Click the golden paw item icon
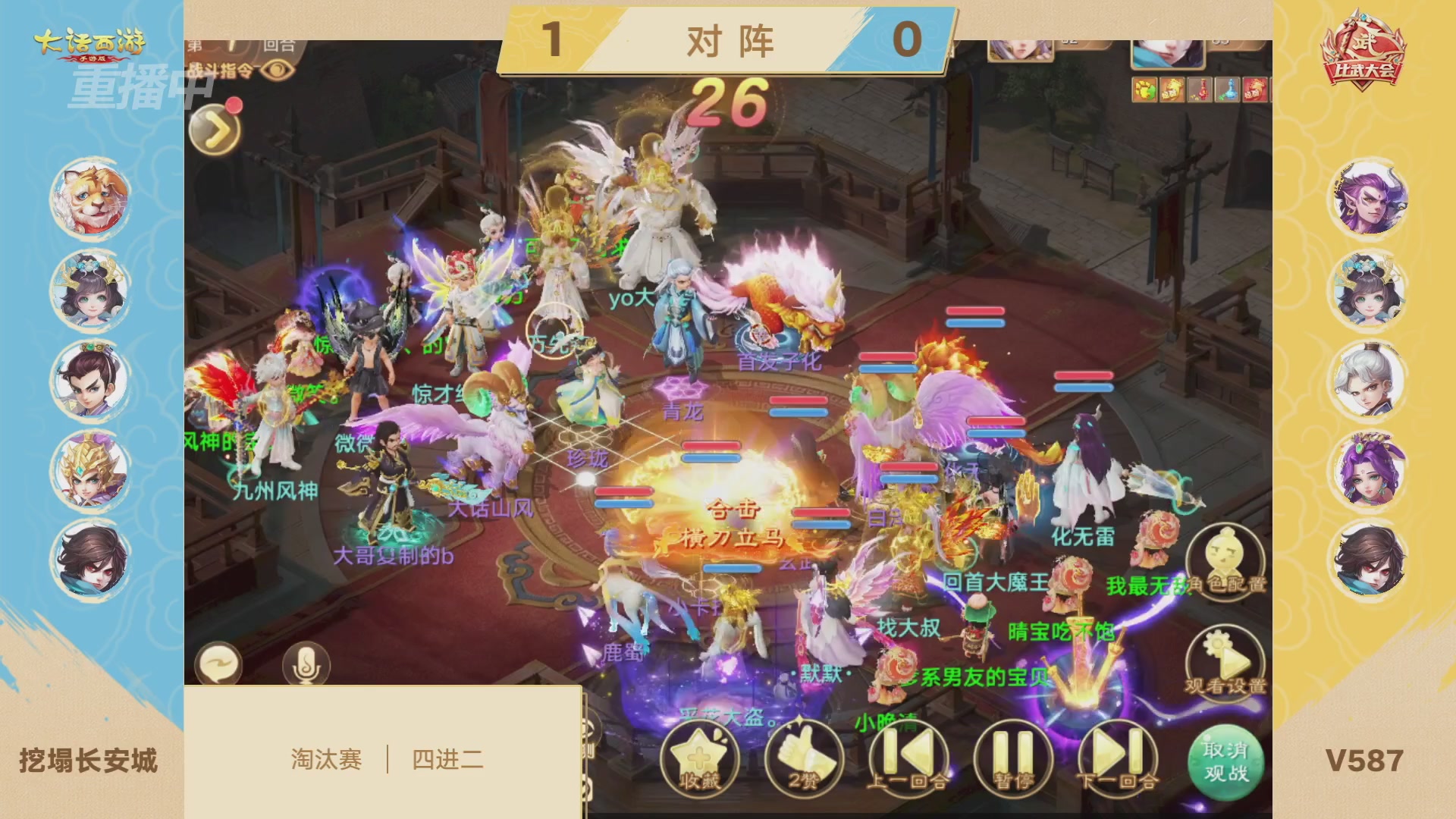Viewport: 1456px width, 819px height. pyautogui.click(x=1145, y=89)
